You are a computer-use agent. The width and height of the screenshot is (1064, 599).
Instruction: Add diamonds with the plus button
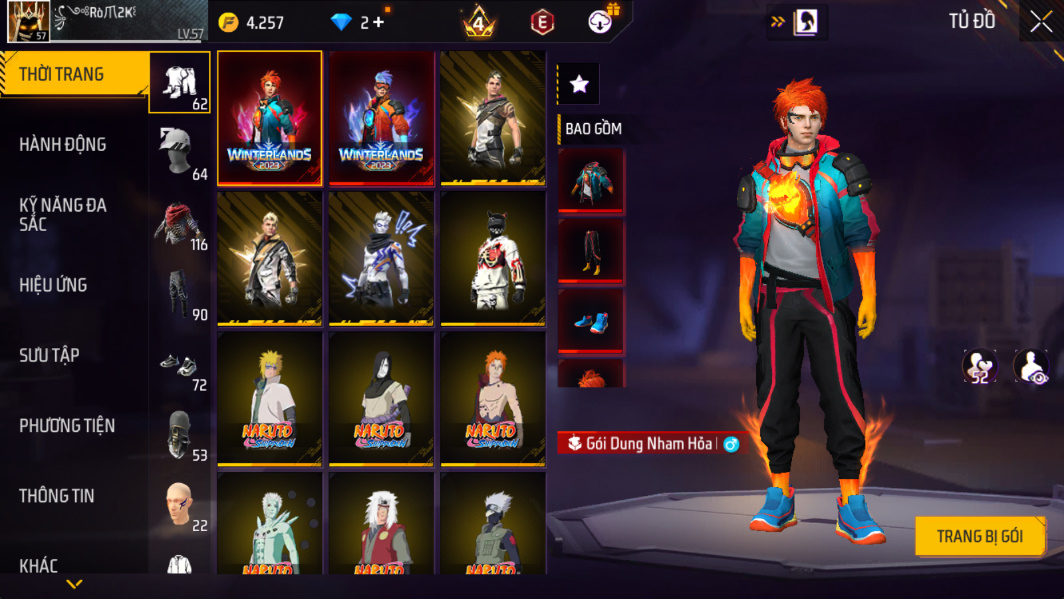click(x=378, y=22)
